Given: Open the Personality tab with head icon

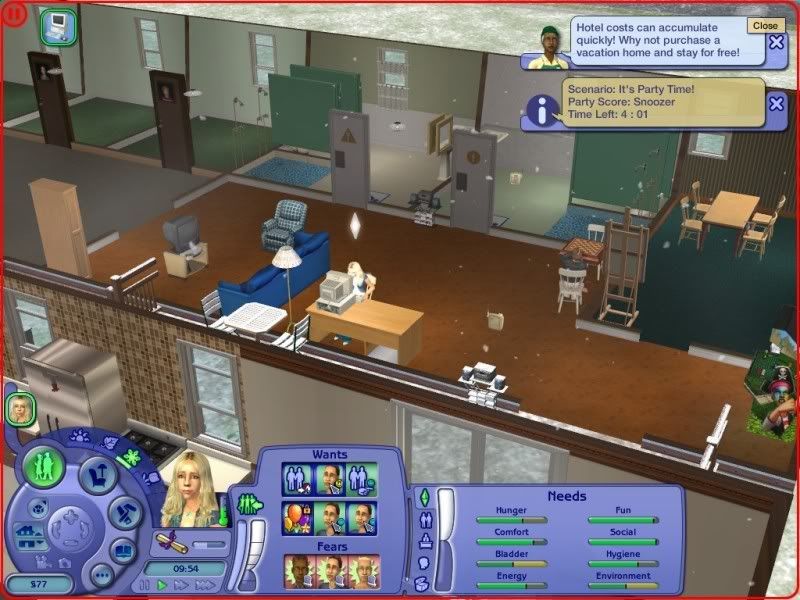Looking at the screenshot, I should click(x=425, y=562).
